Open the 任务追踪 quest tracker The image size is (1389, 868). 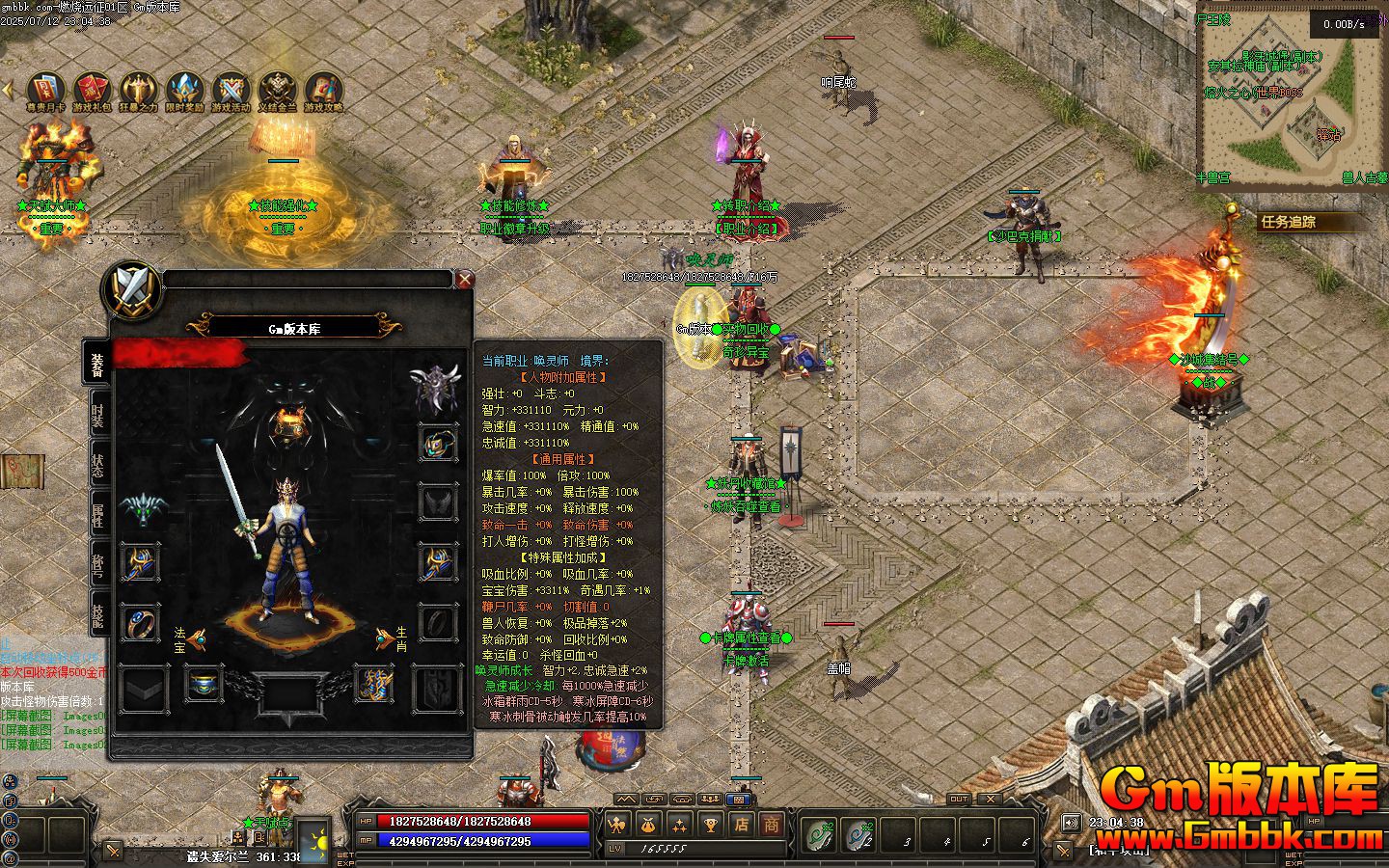coord(1289,222)
